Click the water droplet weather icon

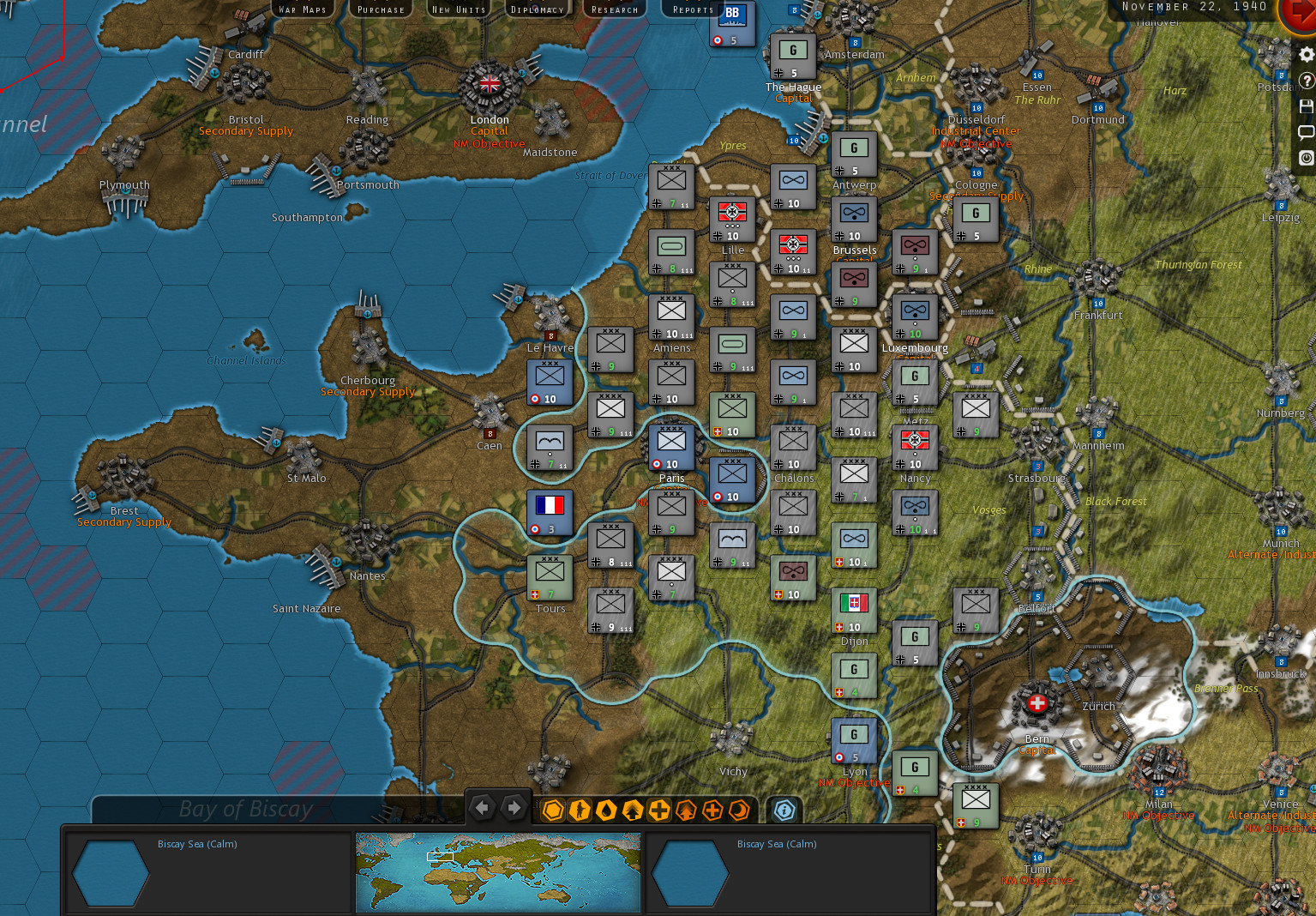point(606,809)
